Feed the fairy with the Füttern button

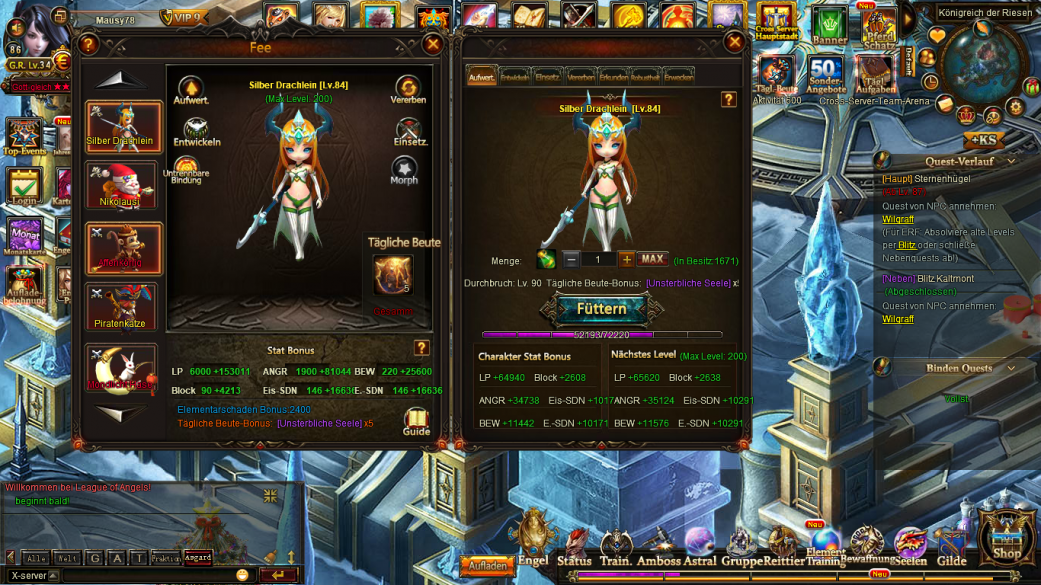(601, 309)
